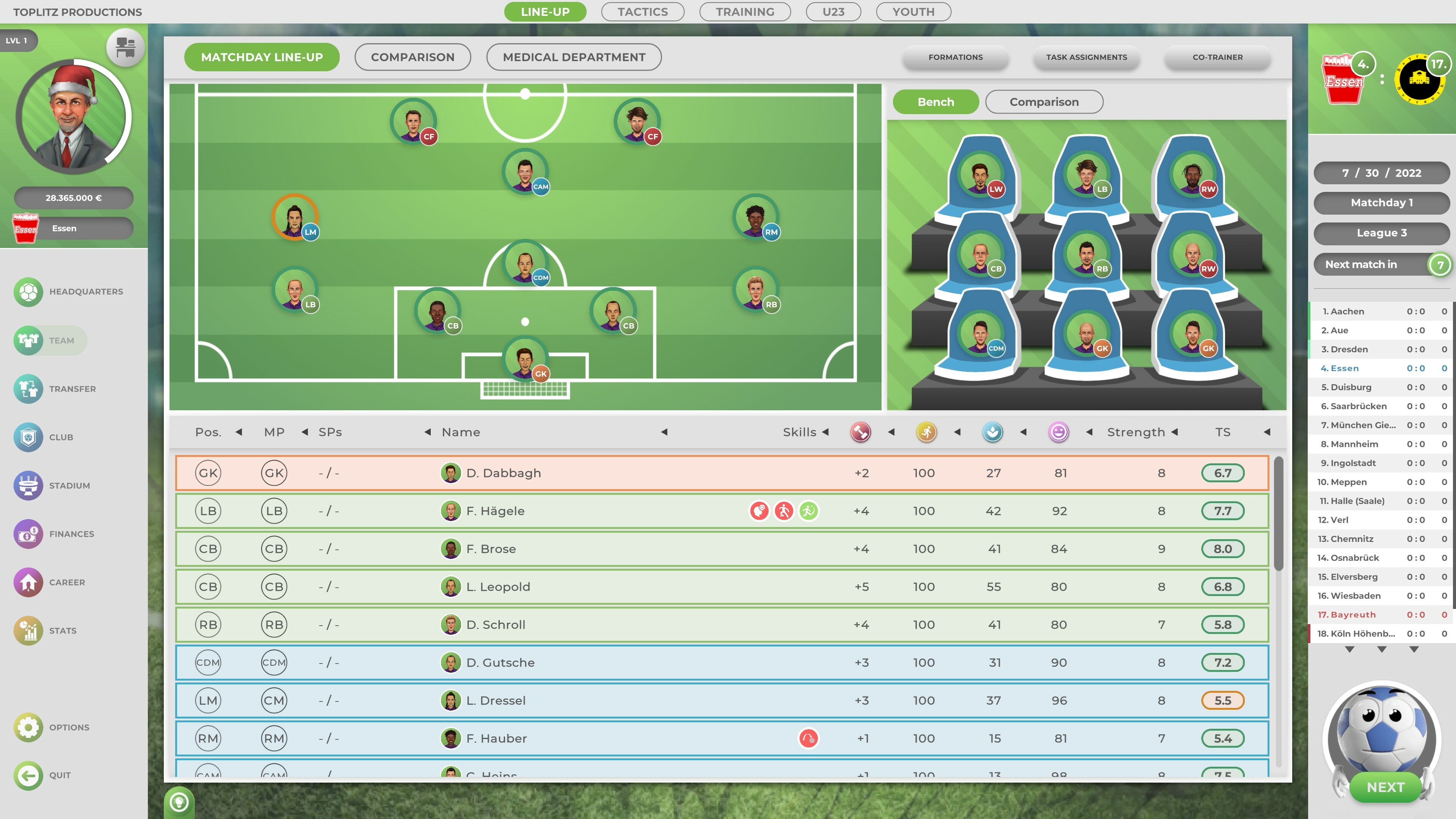This screenshot has width=1456, height=819.
Task: Open the Finances panel from sidebar
Action: coord(71,533)
